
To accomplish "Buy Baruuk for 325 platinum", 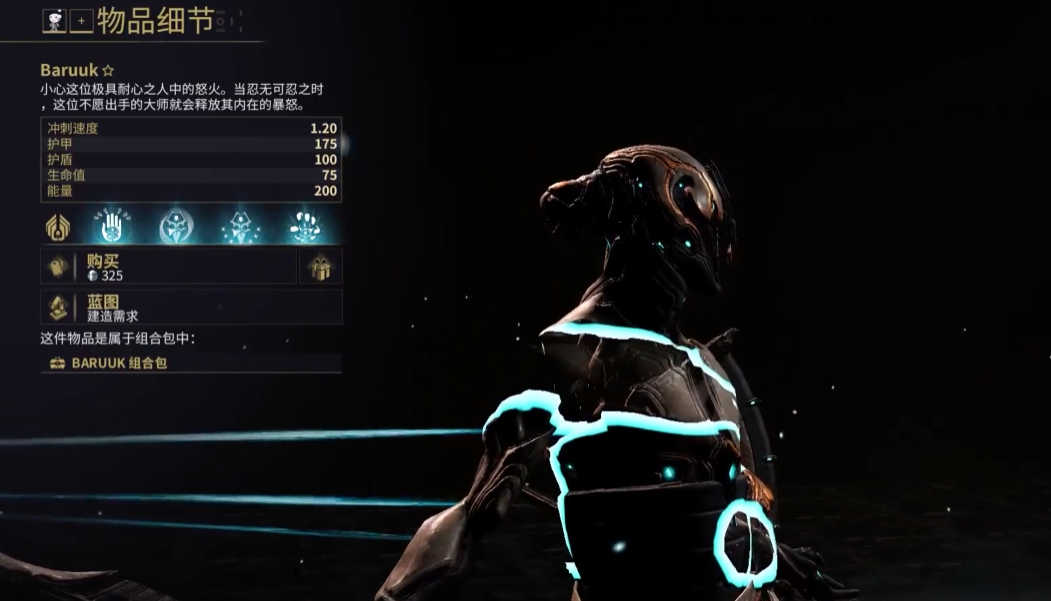I will [168, 267].
